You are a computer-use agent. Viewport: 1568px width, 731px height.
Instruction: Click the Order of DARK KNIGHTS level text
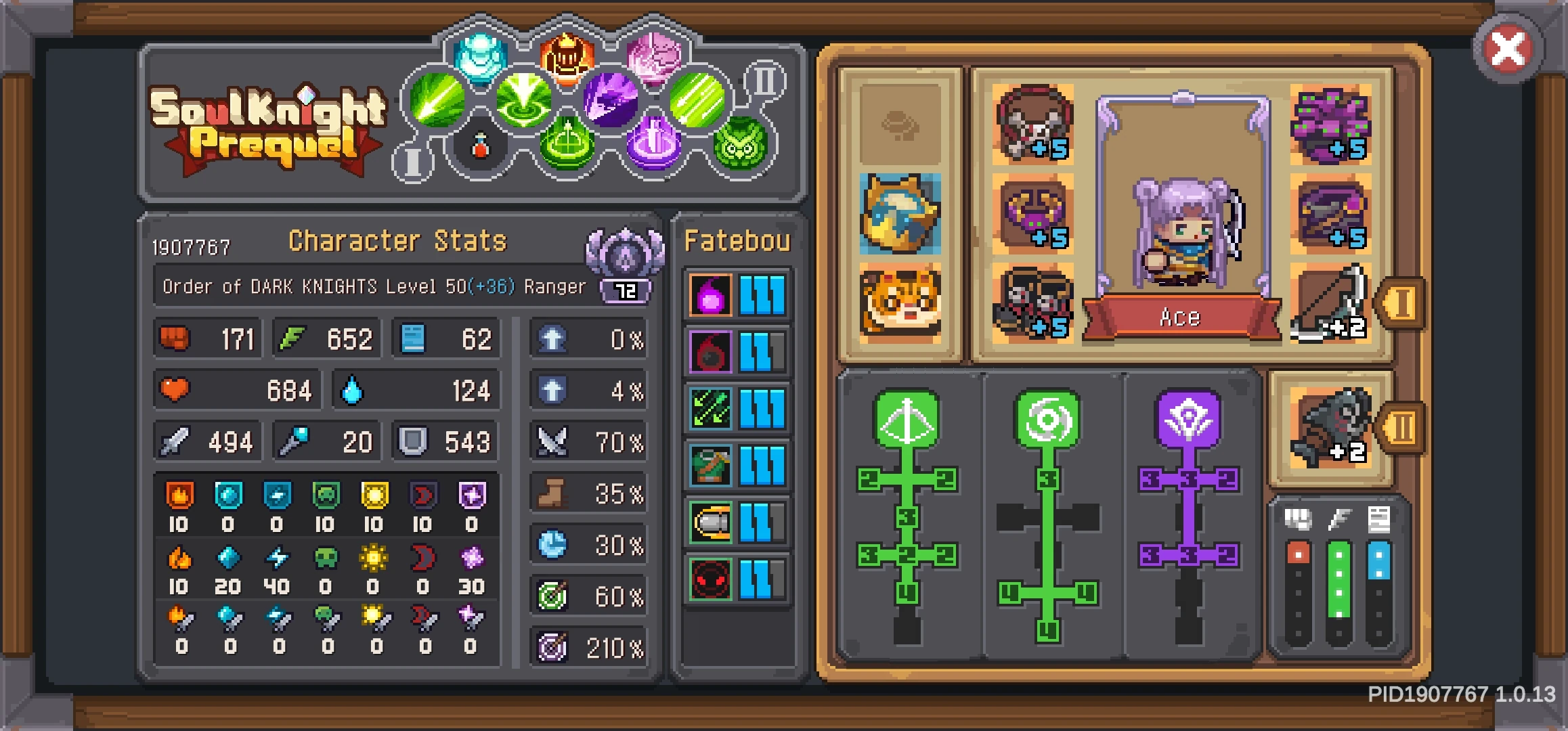coord(372,286)
